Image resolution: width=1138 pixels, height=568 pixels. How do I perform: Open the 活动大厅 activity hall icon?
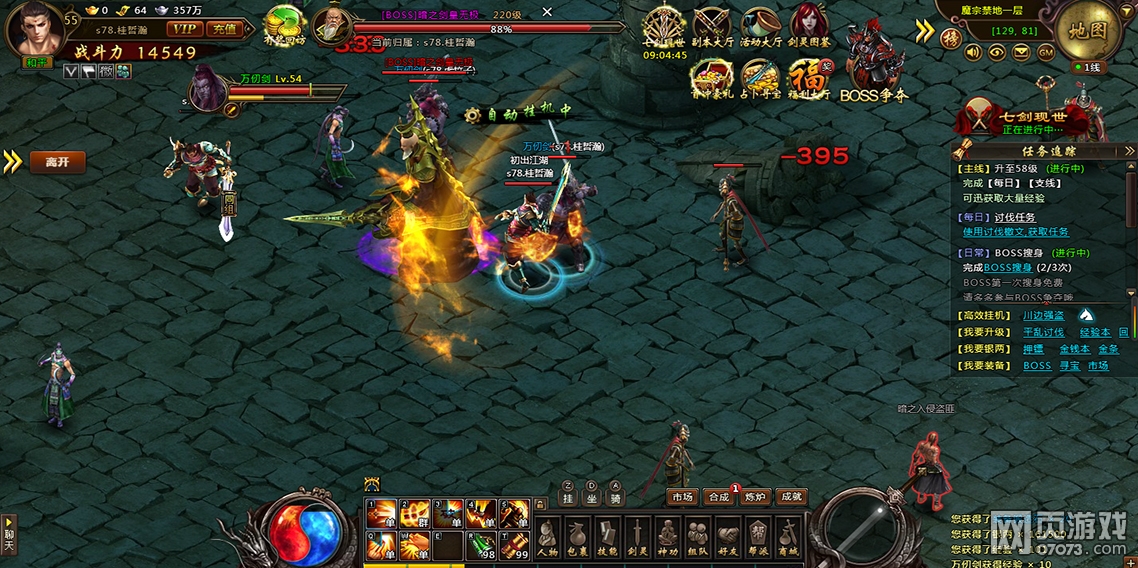(x=761, y=30)
